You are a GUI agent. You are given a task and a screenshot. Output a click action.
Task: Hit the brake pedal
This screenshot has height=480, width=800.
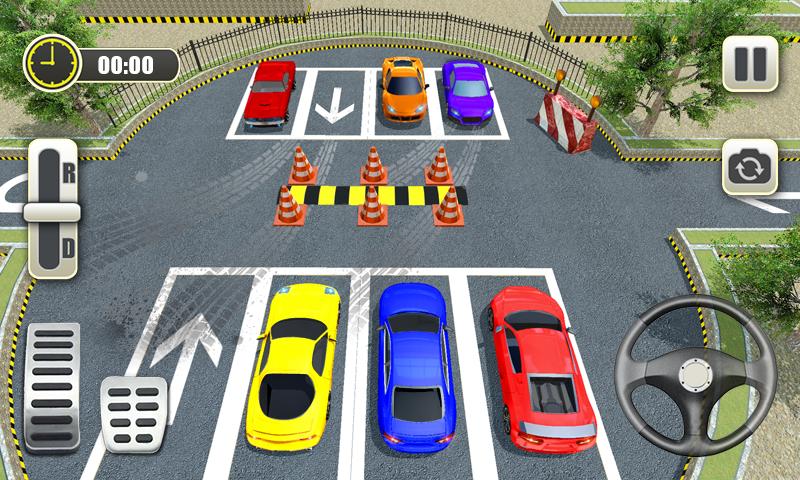pyautogui.click(x=134, y=414)
